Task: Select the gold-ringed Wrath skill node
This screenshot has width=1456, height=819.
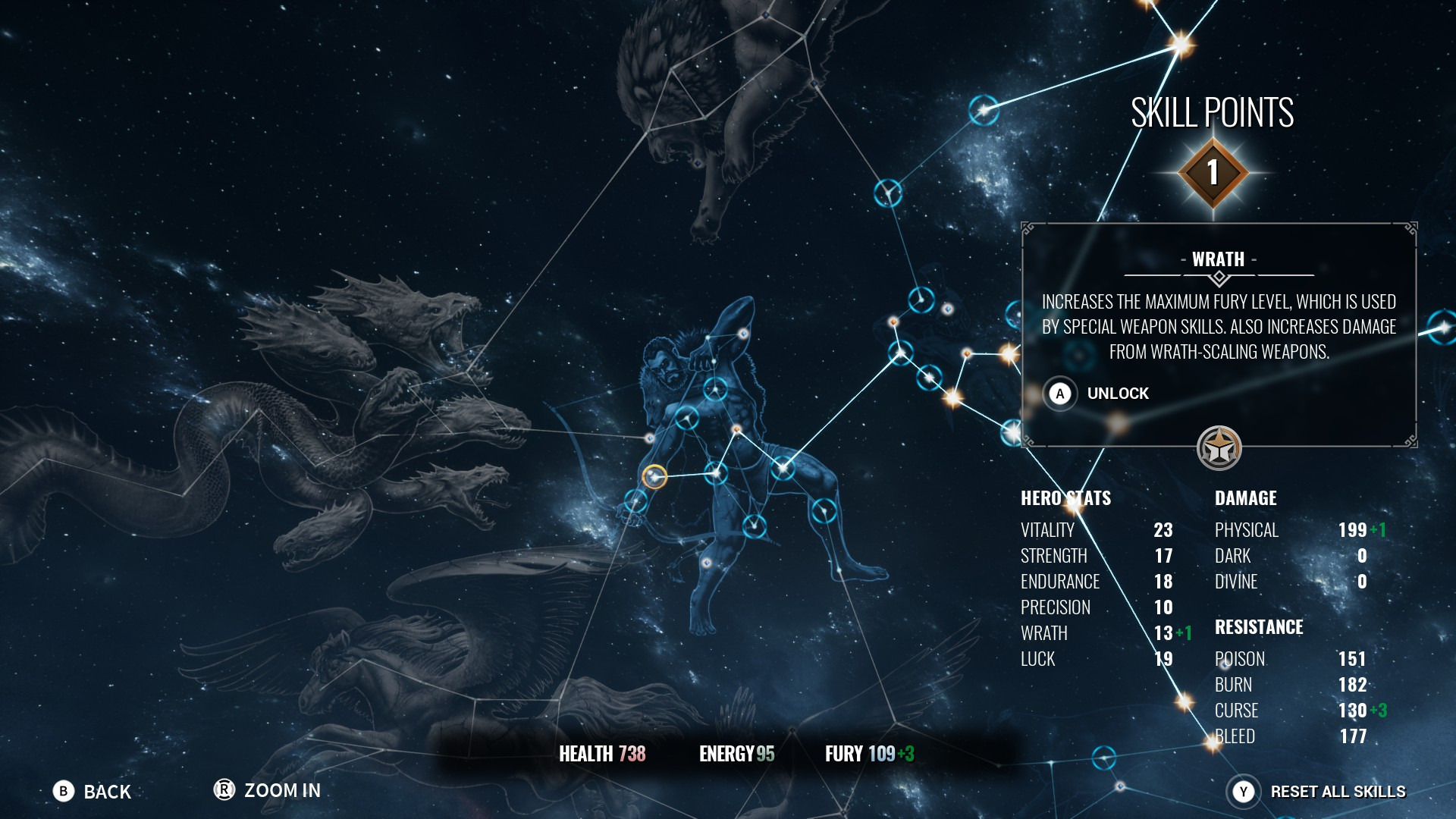Action: tap(654, 476)
